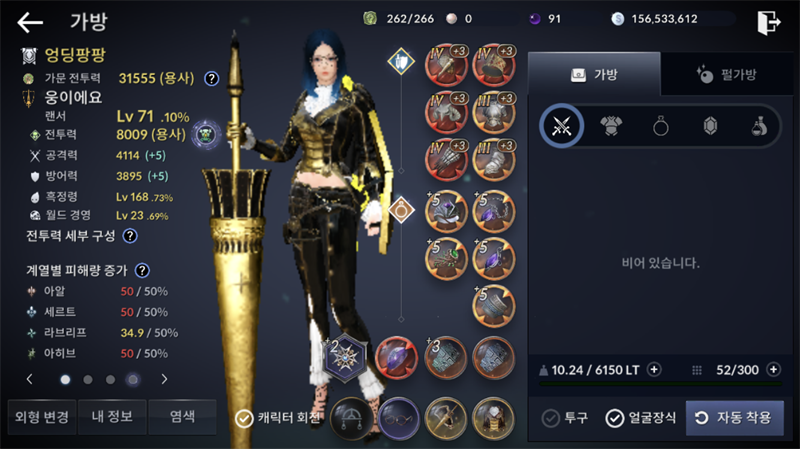Image resolution: width=800 pixels, height=449 pixels.
Task: Click the 자동 착용 auto-equip button
Action: 734,418
